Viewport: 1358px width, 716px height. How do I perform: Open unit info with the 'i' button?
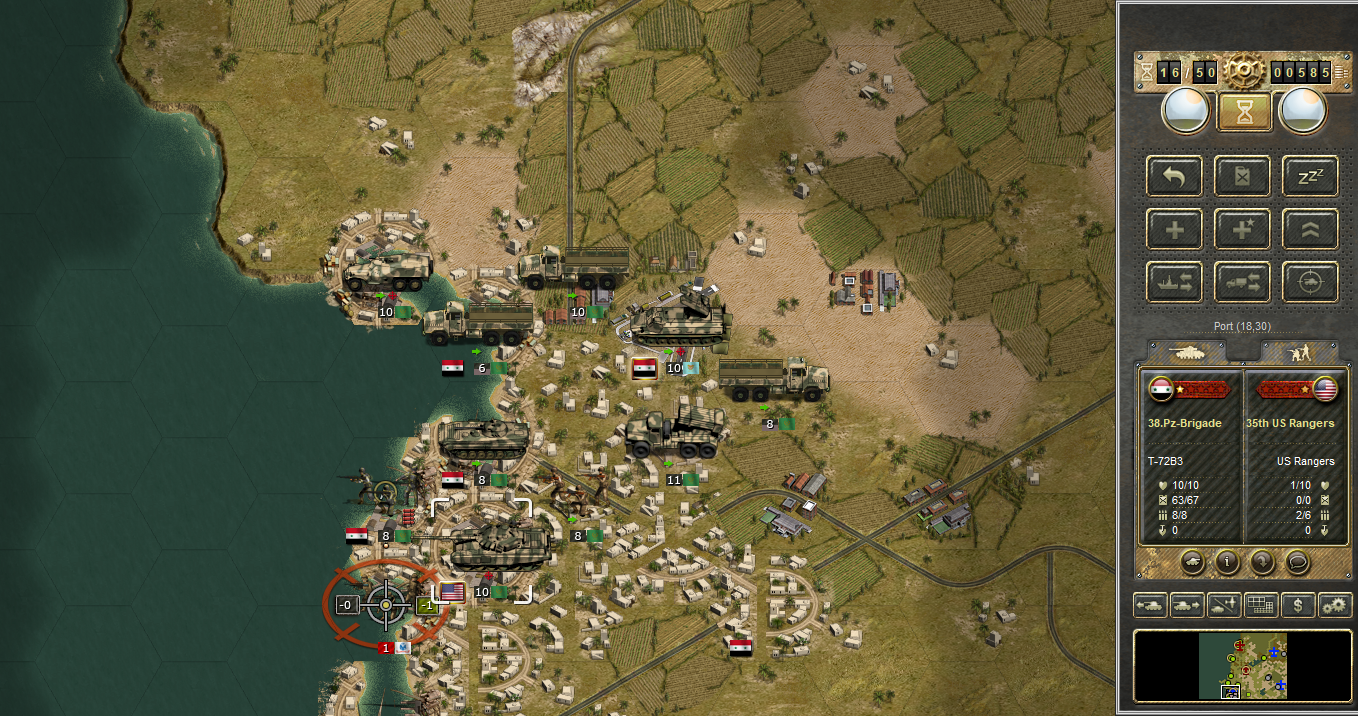point(1227,561)
